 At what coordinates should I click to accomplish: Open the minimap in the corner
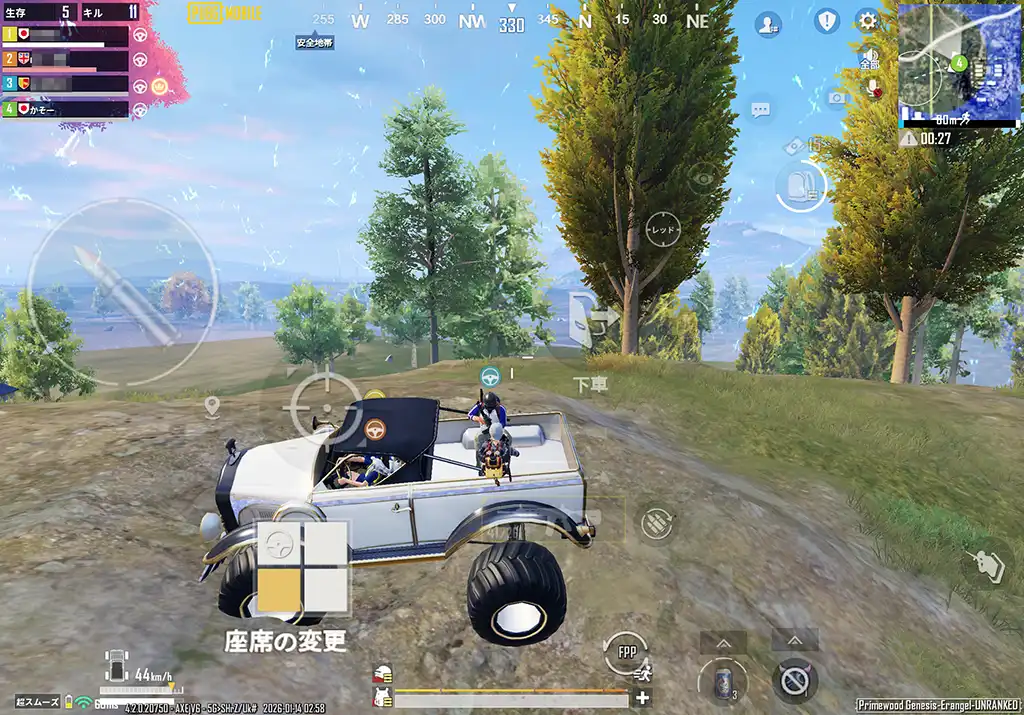[x=959, y=62]
